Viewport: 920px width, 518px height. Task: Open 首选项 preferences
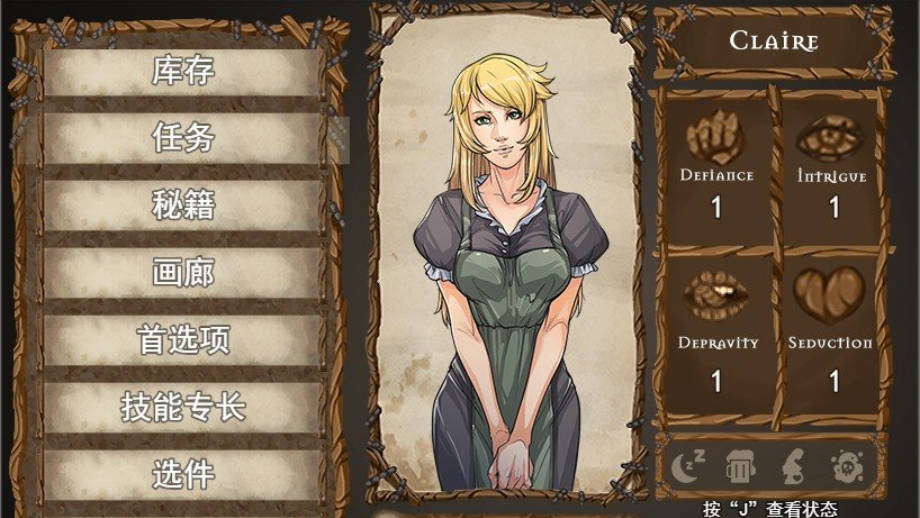[x=183, y=340]
